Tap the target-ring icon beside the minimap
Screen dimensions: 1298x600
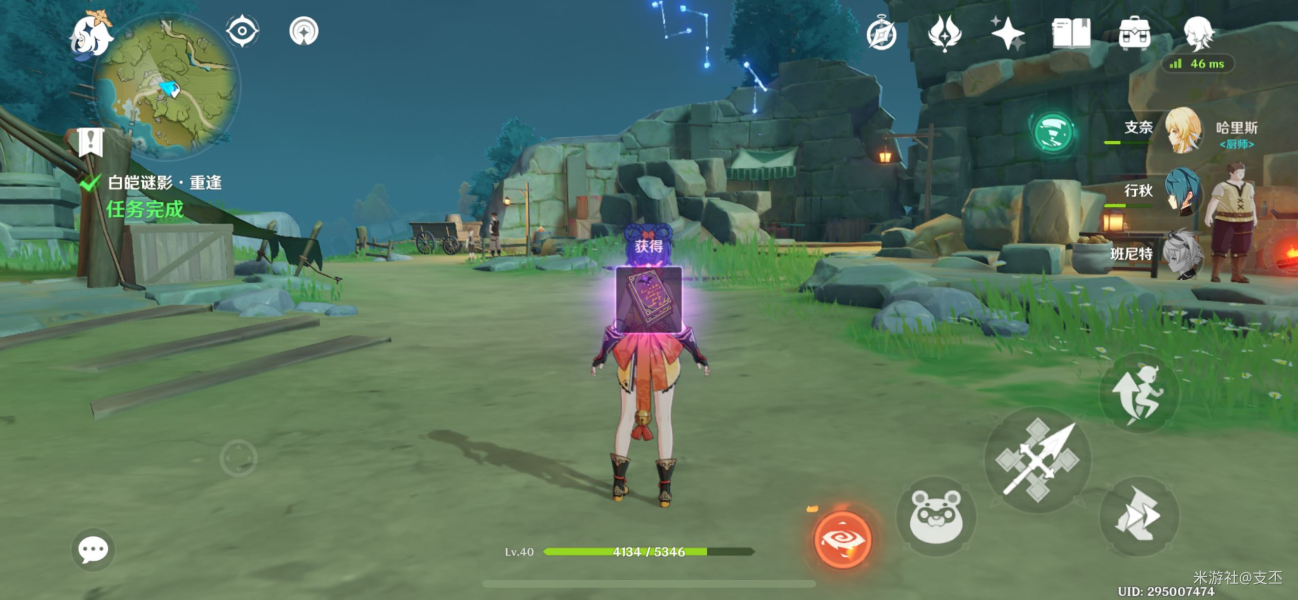(242, 31)
